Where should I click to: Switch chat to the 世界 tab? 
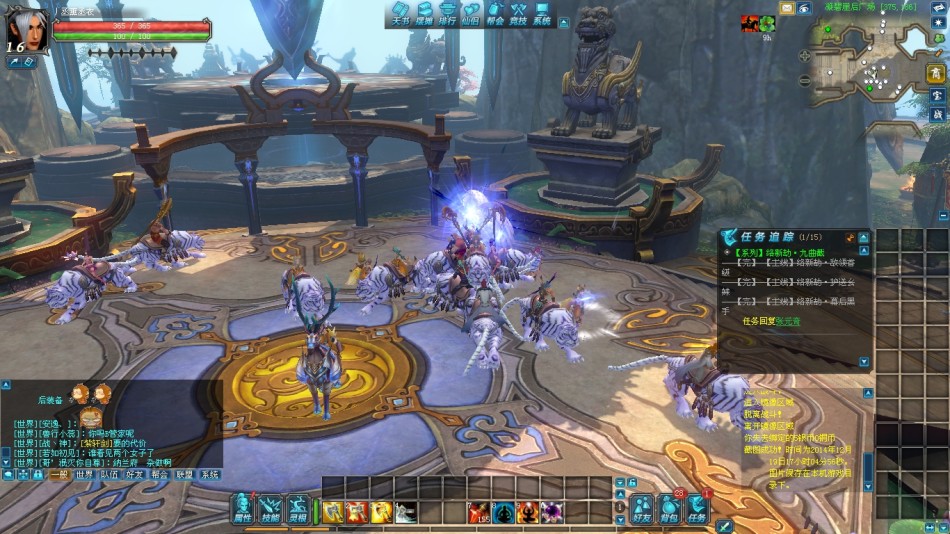[84, 475]
